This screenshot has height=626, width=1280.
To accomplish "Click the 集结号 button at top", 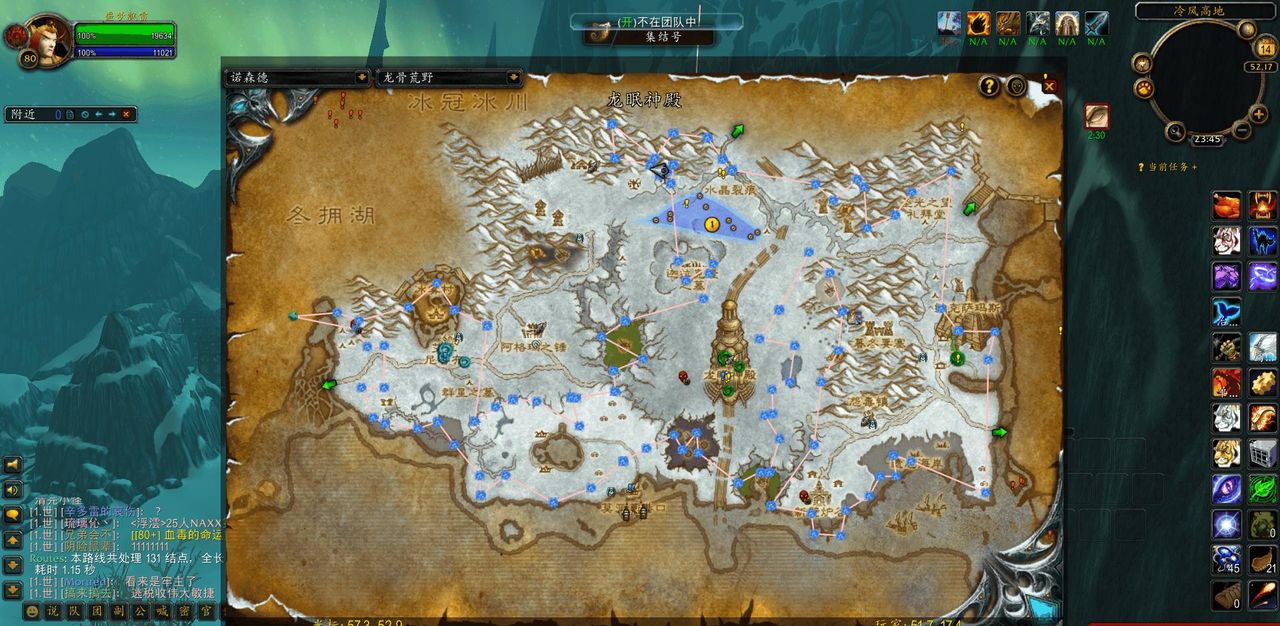I will pos(662,37).
